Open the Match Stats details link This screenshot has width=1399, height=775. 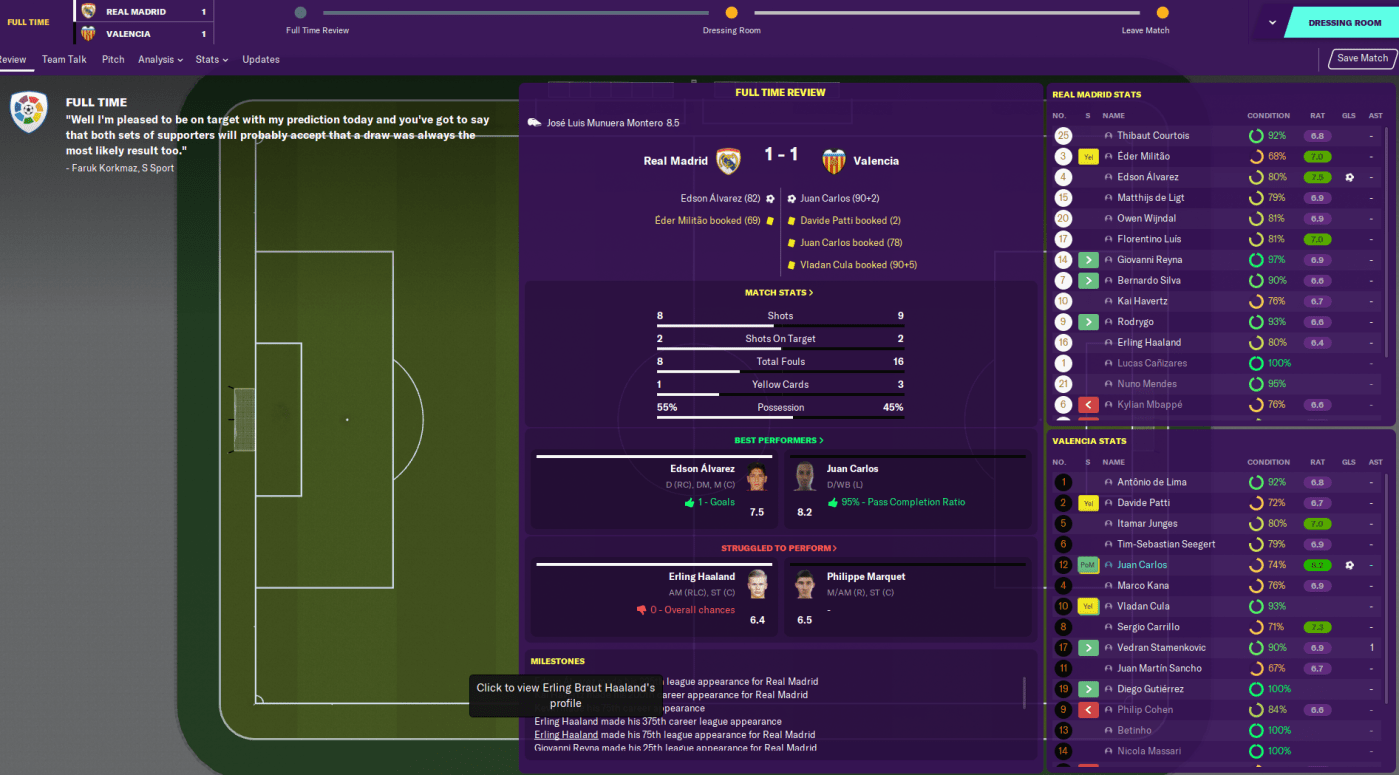coord(779,293)
